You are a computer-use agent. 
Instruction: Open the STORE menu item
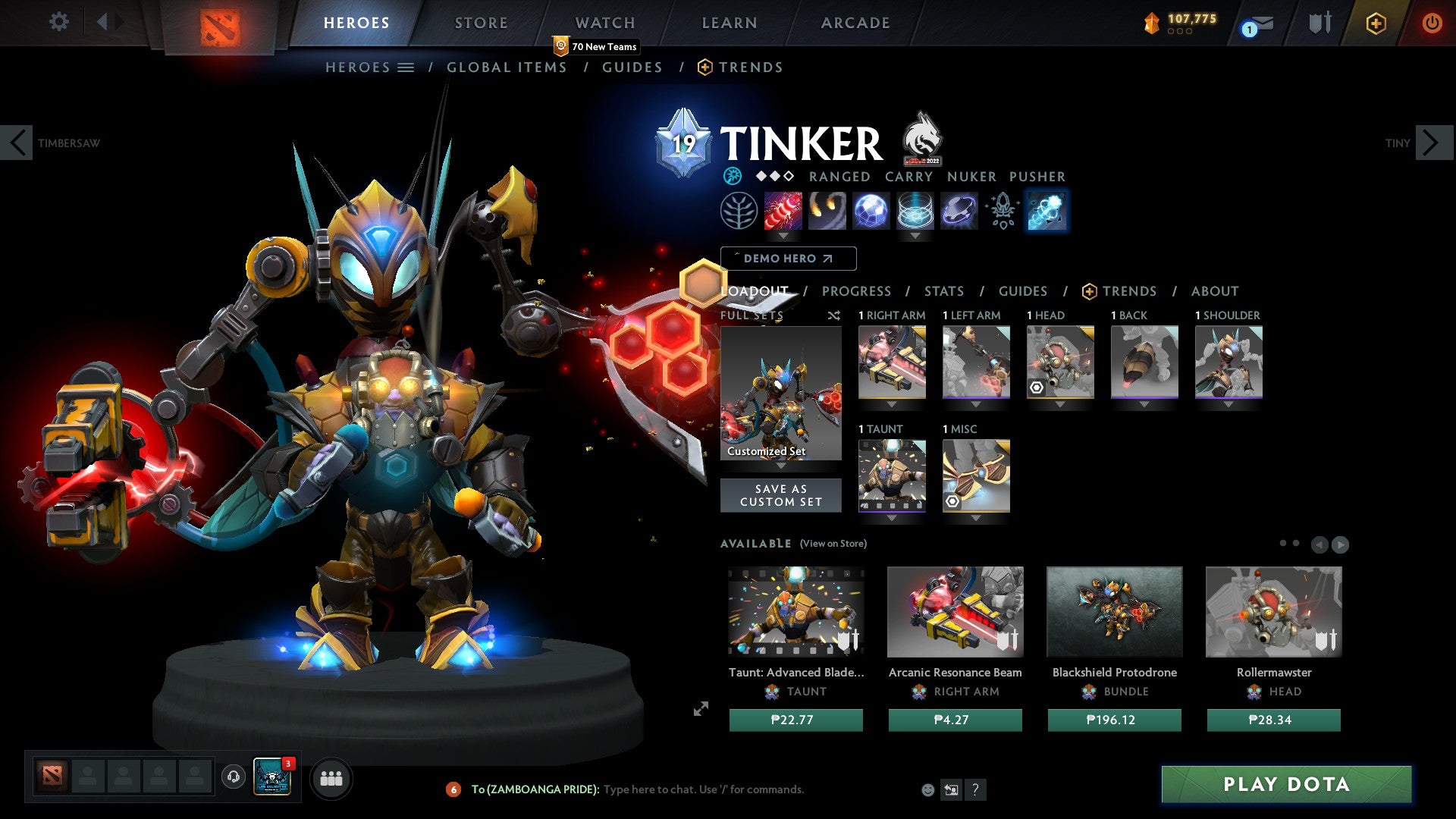coord(480,23)
